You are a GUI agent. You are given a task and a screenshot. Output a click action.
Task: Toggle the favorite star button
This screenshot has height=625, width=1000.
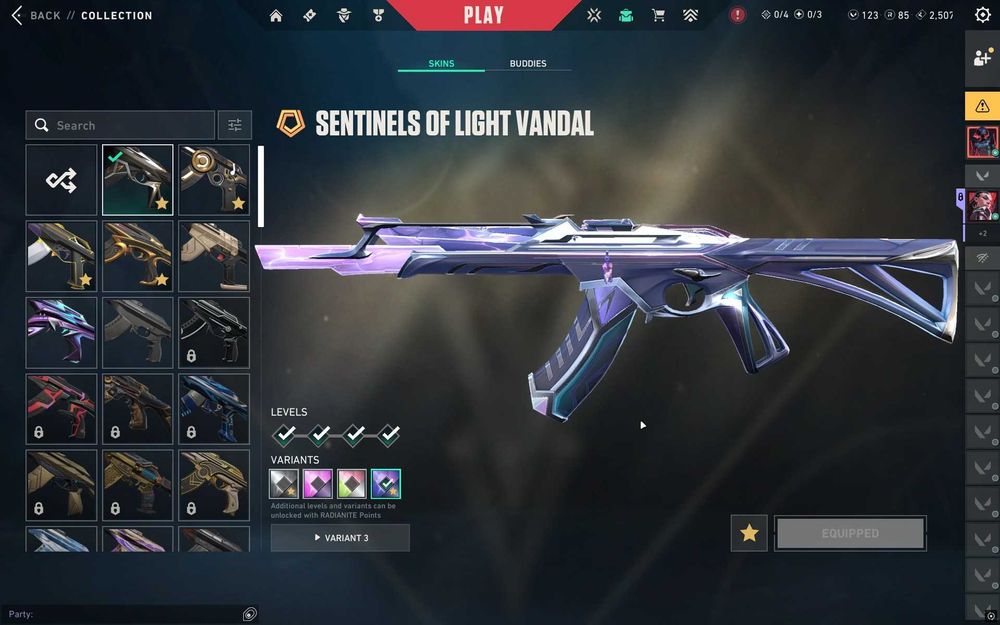[x=749, y=533]
